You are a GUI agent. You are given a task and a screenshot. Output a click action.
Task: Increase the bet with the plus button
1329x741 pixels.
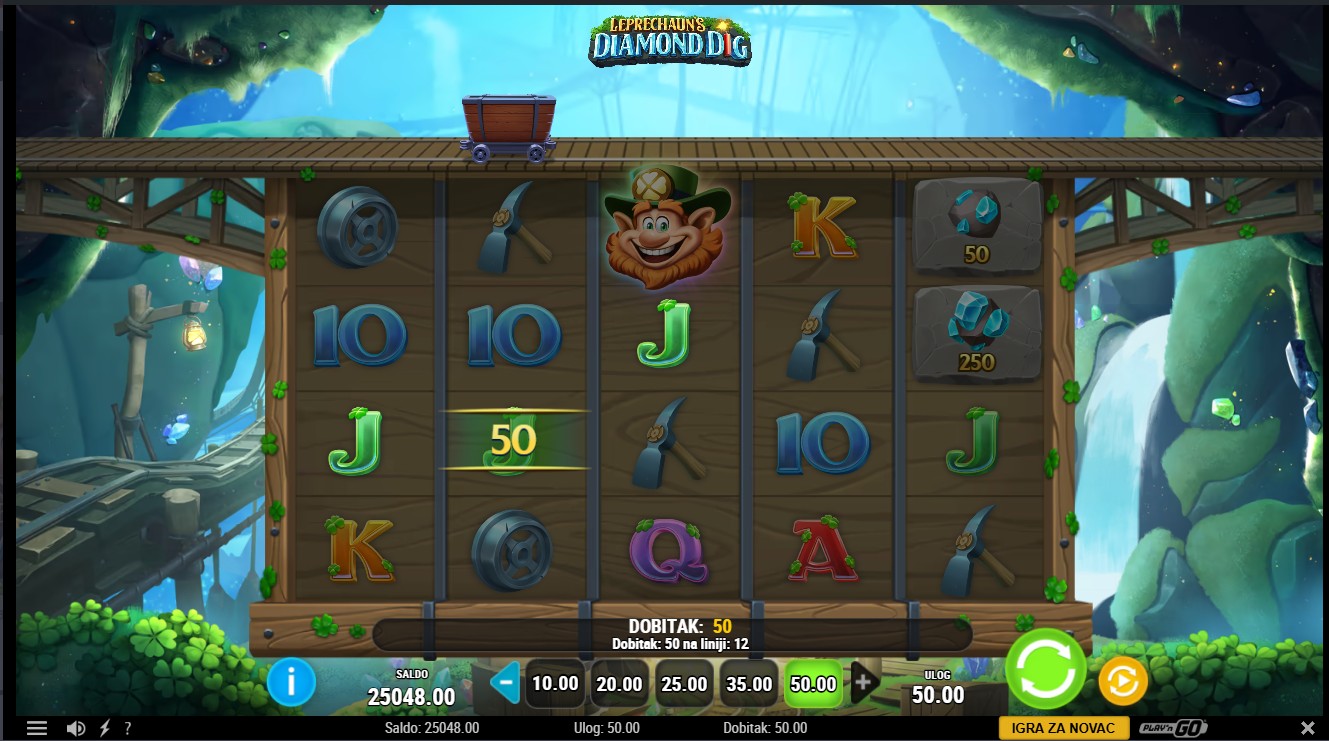(863, 683)
